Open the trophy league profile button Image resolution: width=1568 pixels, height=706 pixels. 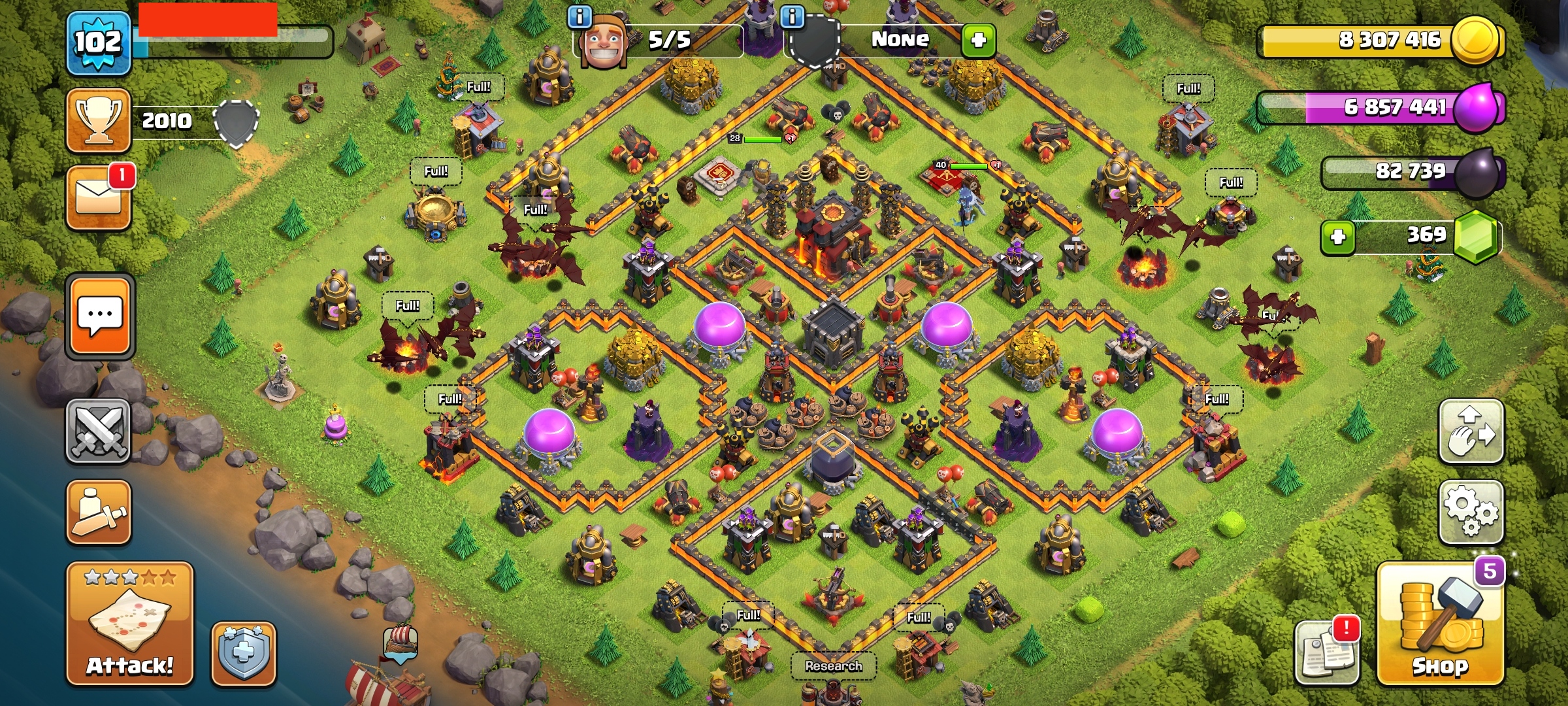click(99, 120)
